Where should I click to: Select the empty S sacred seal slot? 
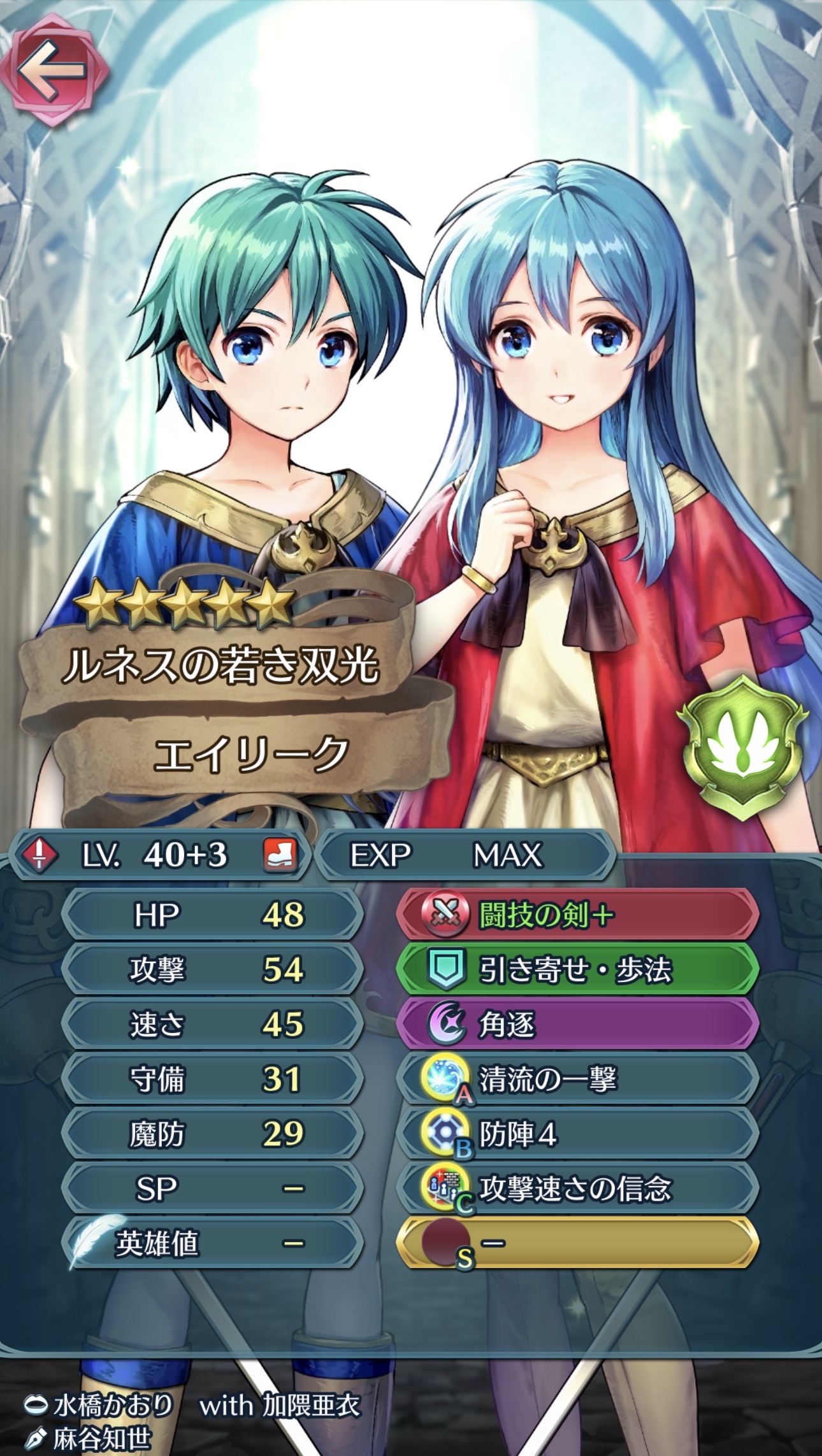pos(577,1243)
